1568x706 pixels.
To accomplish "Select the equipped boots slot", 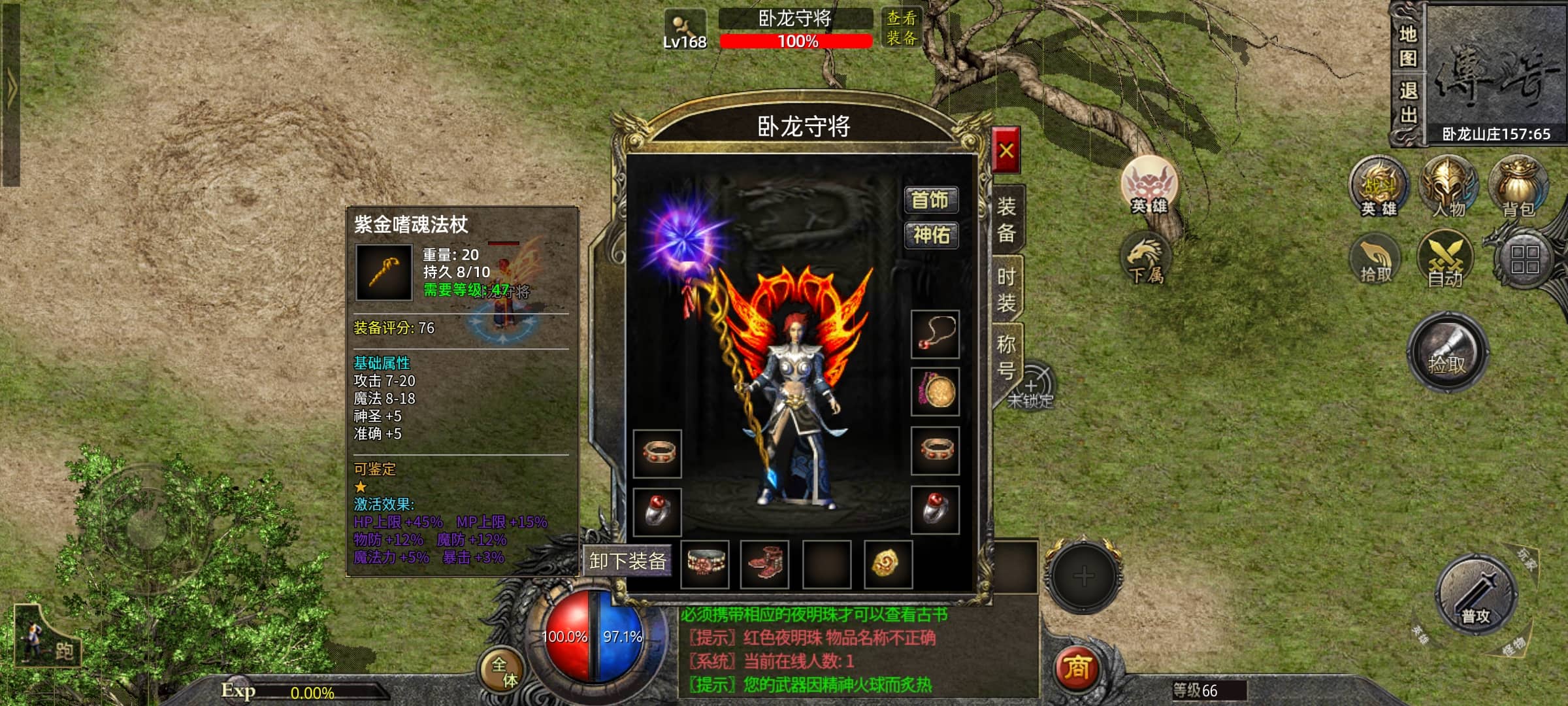I will (x=764, y=563).
